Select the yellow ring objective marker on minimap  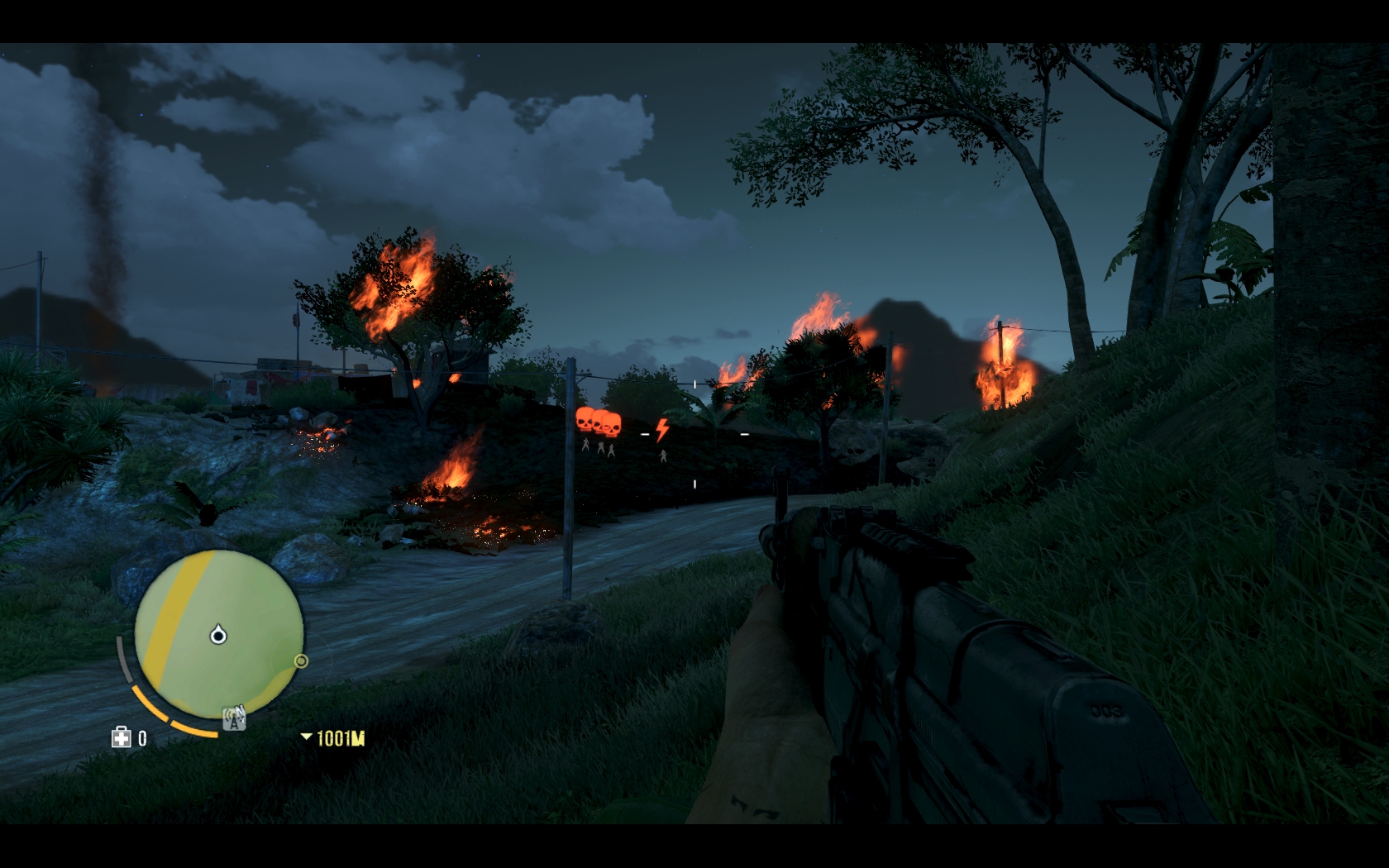point(302,661)
